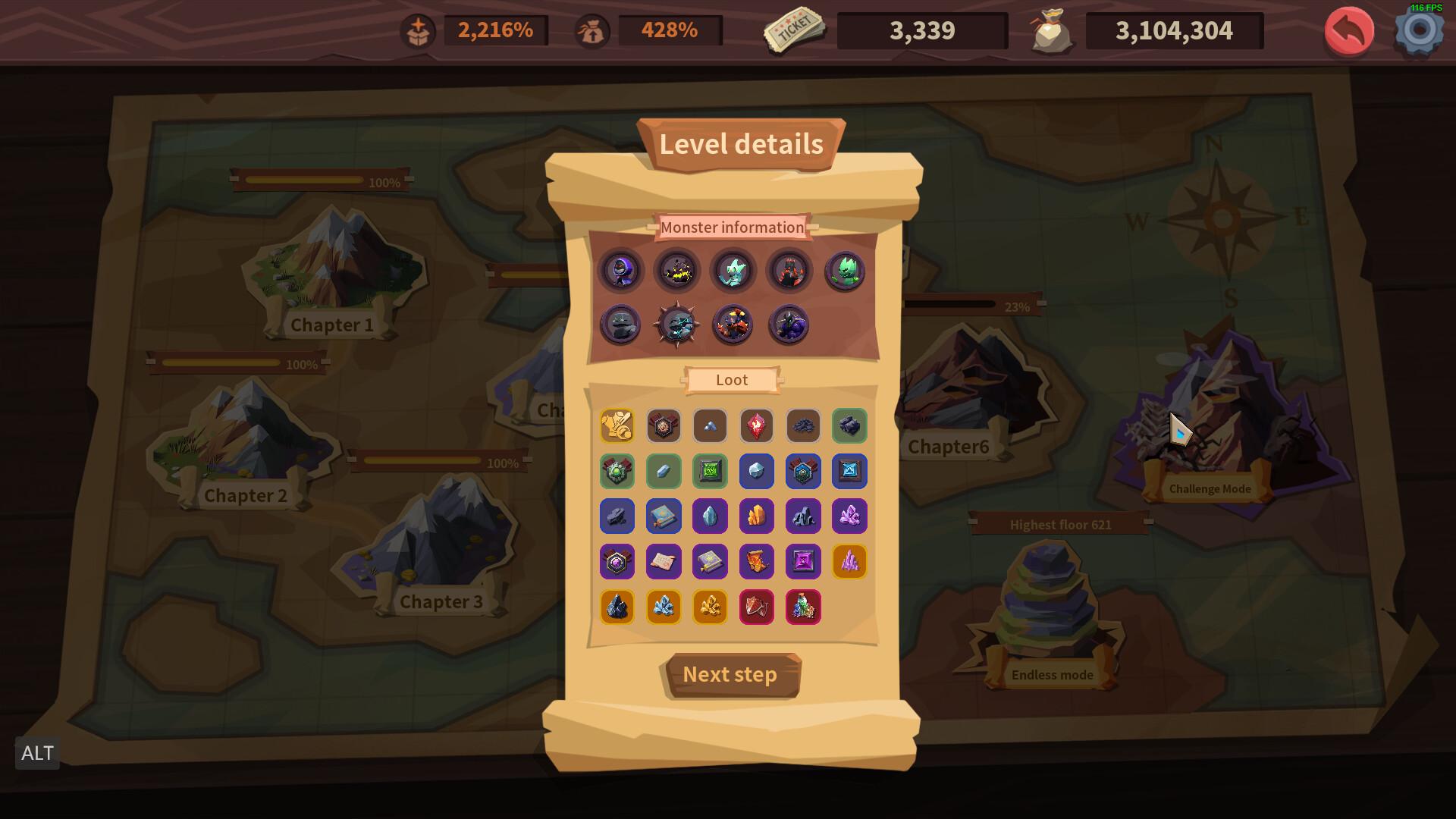Select the potion bundle loot item
This screenshot has height=819, width=1456.
point(803,607)
